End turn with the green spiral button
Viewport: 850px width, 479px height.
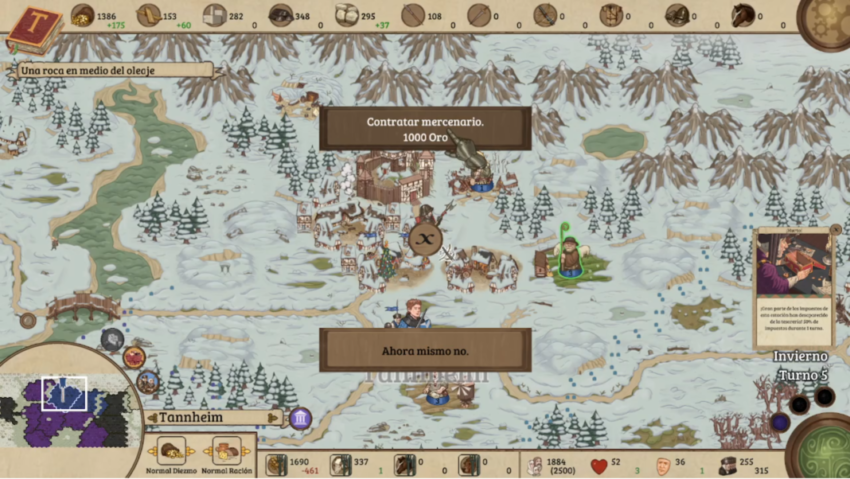820,447
